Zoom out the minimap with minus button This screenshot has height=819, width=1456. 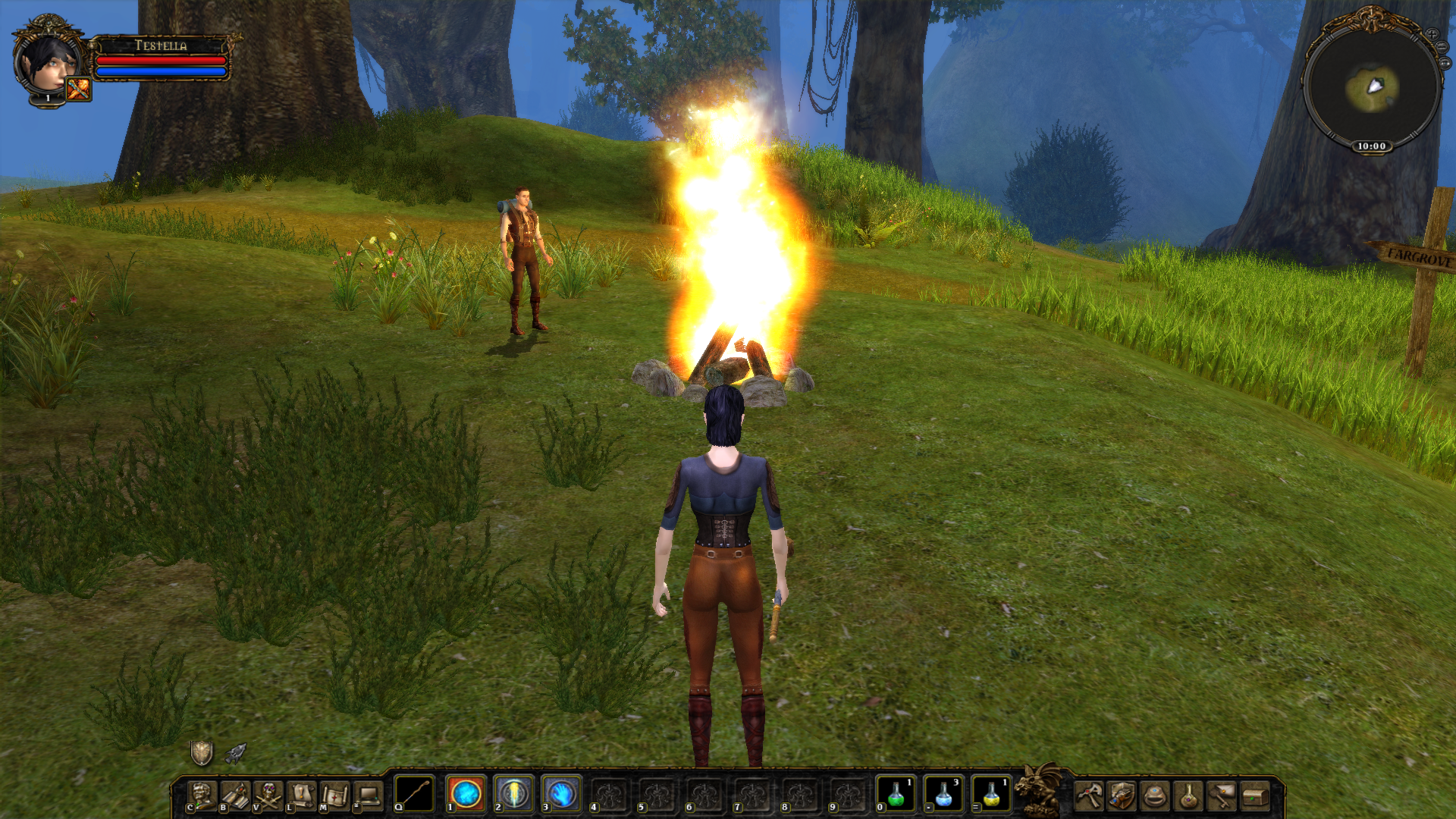click(1442, 48)
